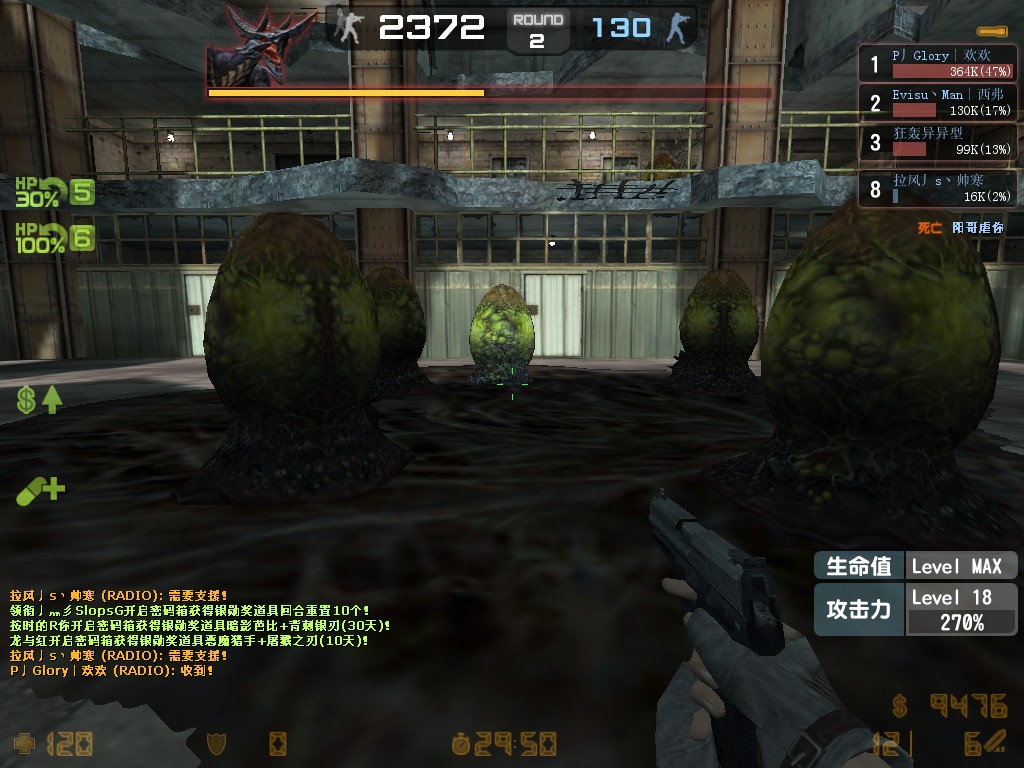
Task: Select rank 1 player PJ Glory row
Action: [x=938, y=64]
